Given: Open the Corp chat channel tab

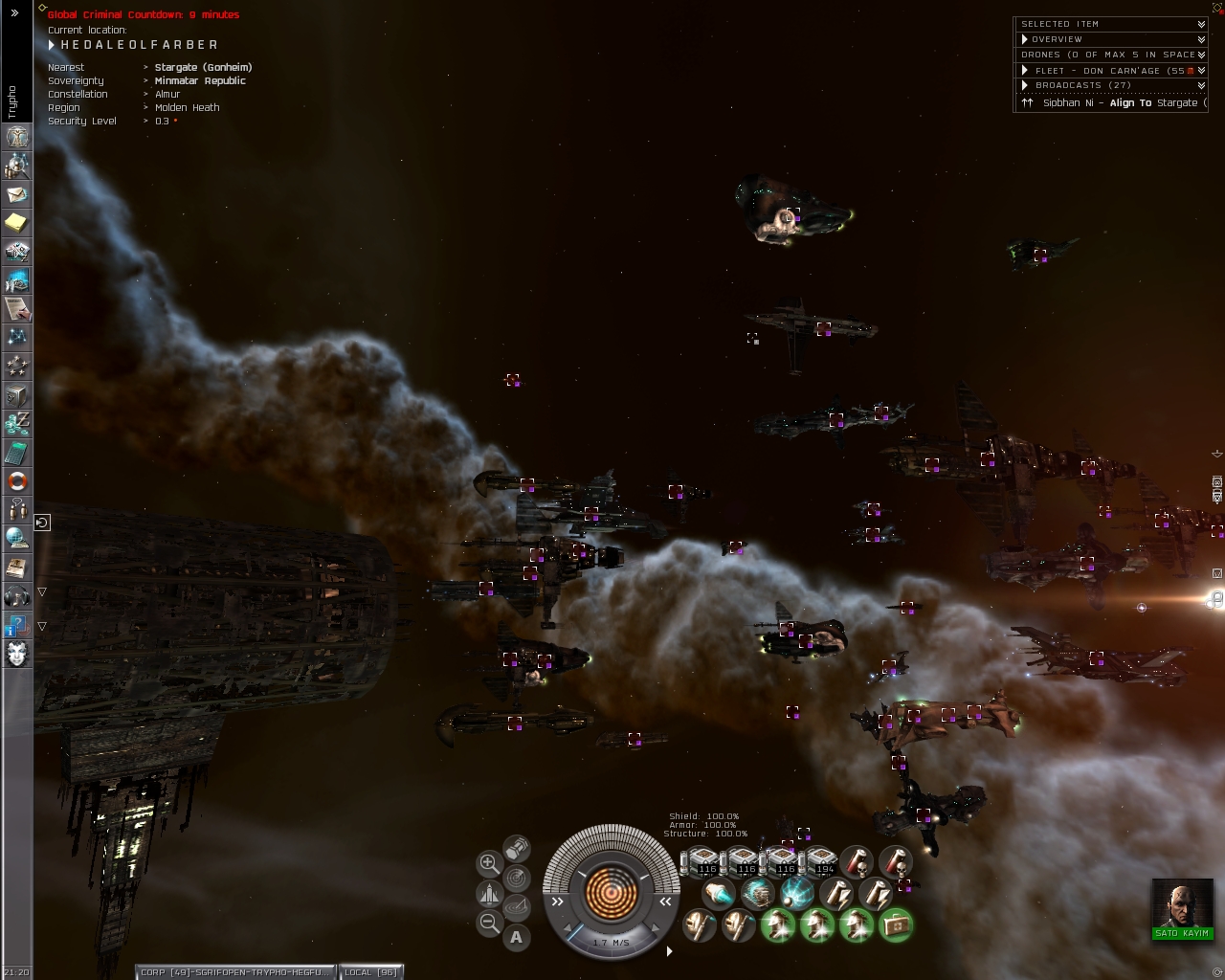Looking at the screenshot, I should [x=235, y=971].
